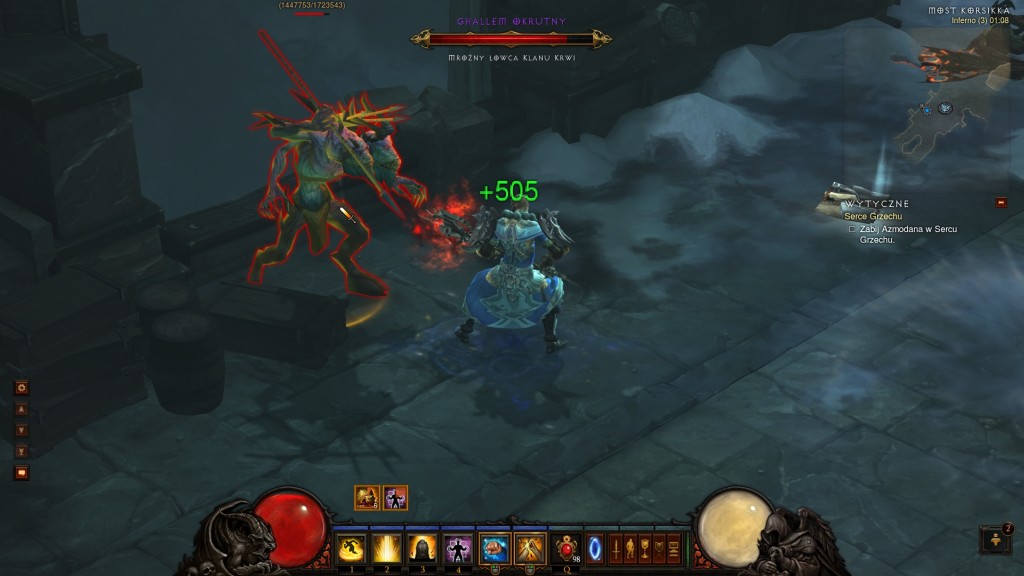The height and width of the screenshot is (576, 1024).
Task: Open the sword icon menu button
Action: 615,548
